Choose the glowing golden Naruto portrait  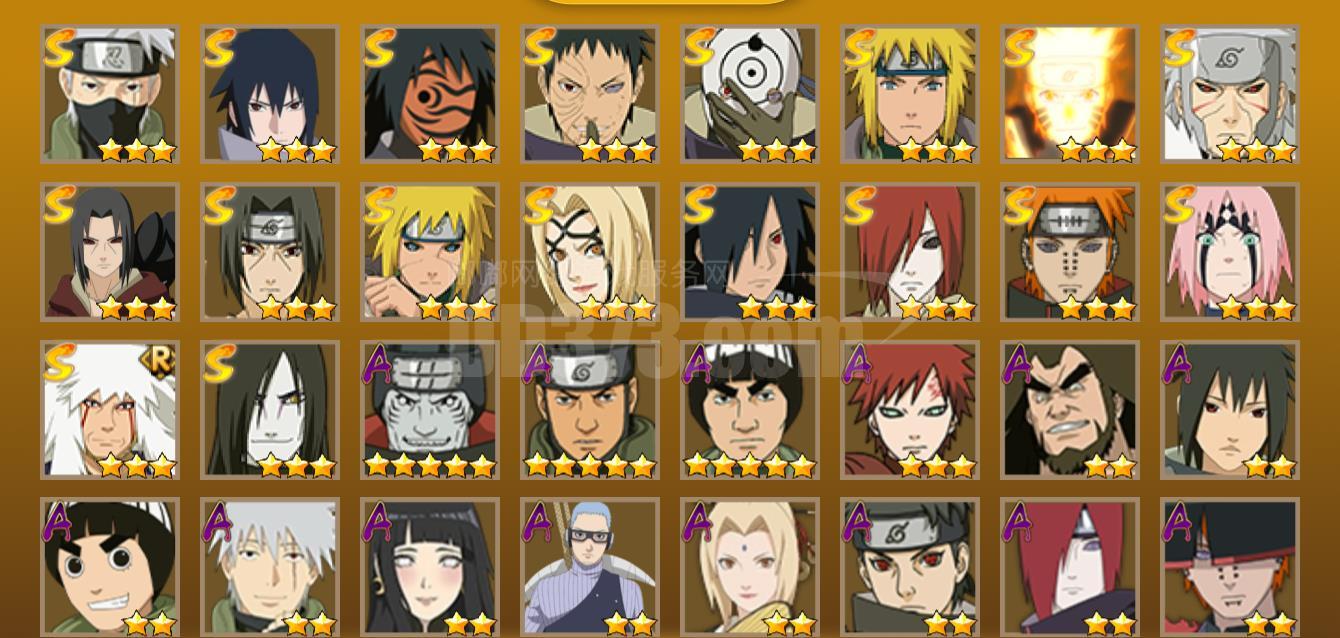pyautogui.click(x=1069, y=94)
